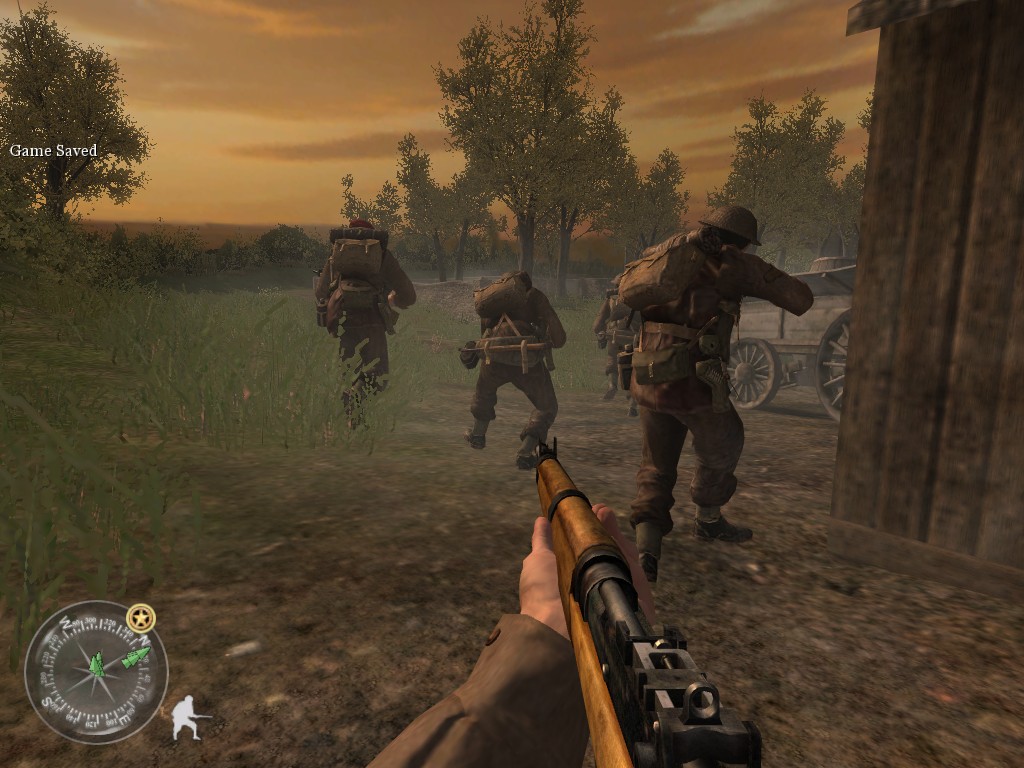
Task: Click the white soldier stance icon
Action: coord(188,718)
